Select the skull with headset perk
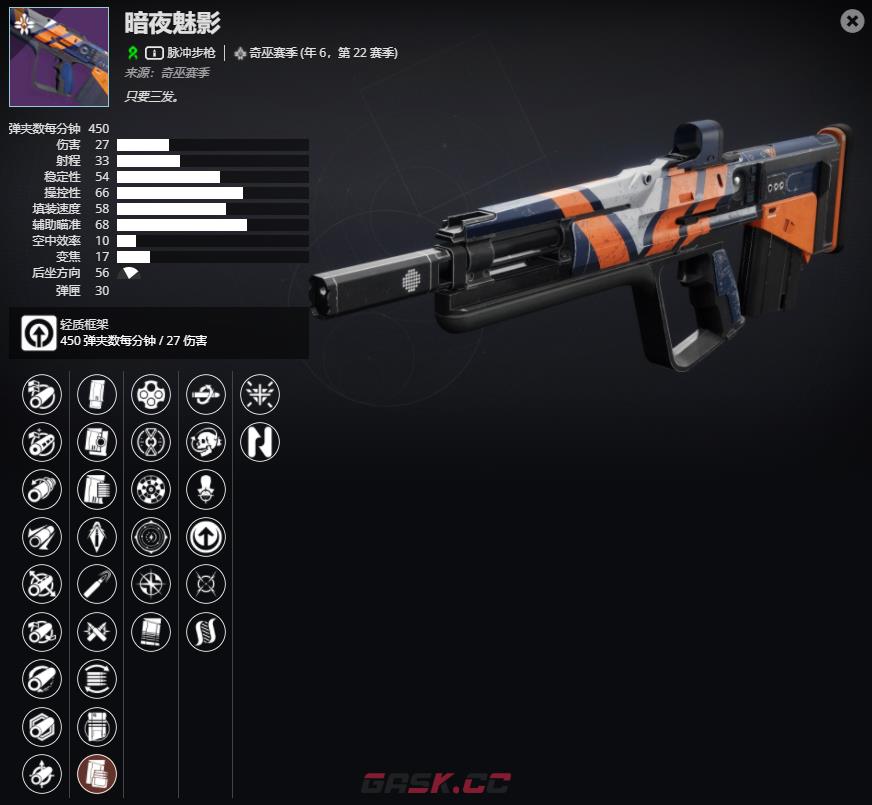872x805 pixels. coord(206,442)
